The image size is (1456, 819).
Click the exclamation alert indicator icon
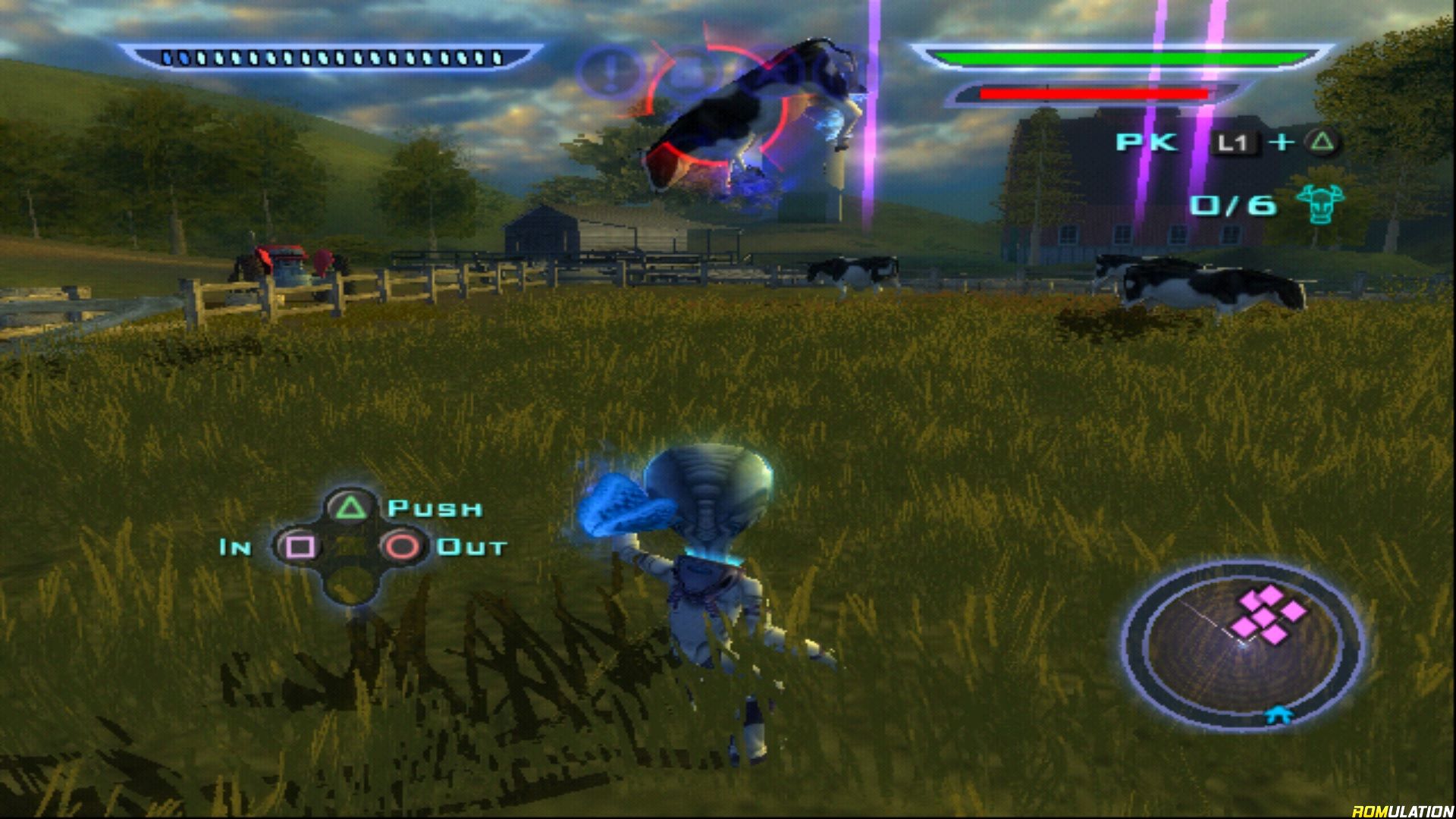click(610, 73)
